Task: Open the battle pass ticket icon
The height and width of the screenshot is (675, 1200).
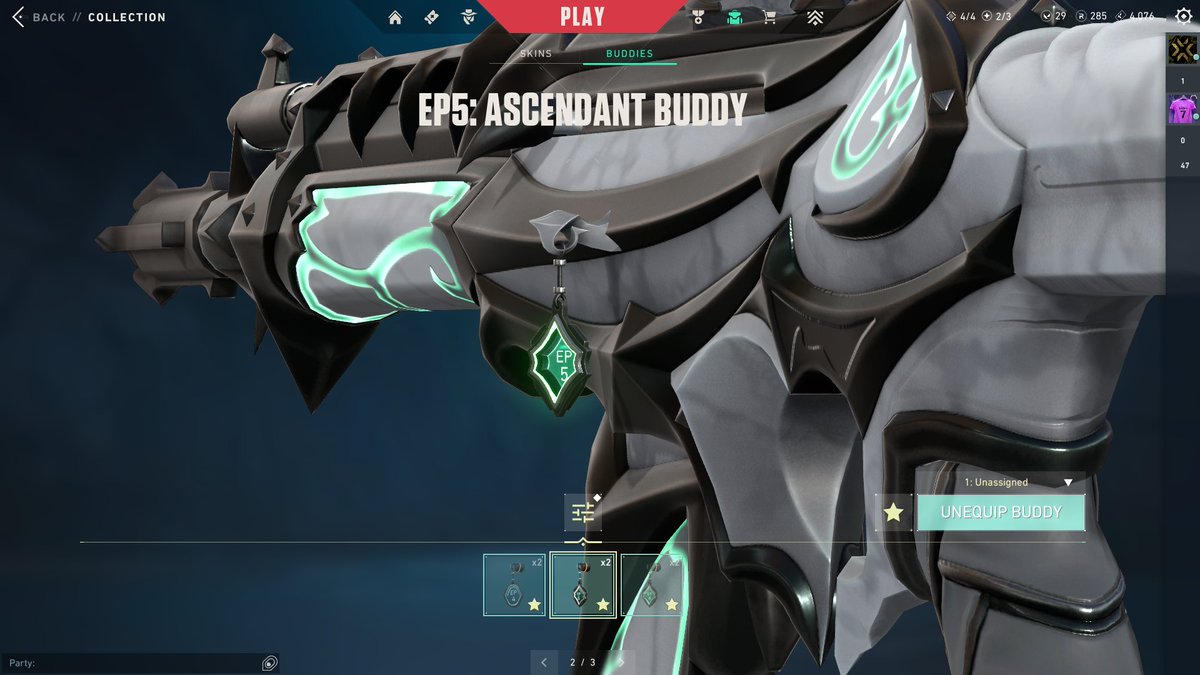Action: (x=431, y=17)
